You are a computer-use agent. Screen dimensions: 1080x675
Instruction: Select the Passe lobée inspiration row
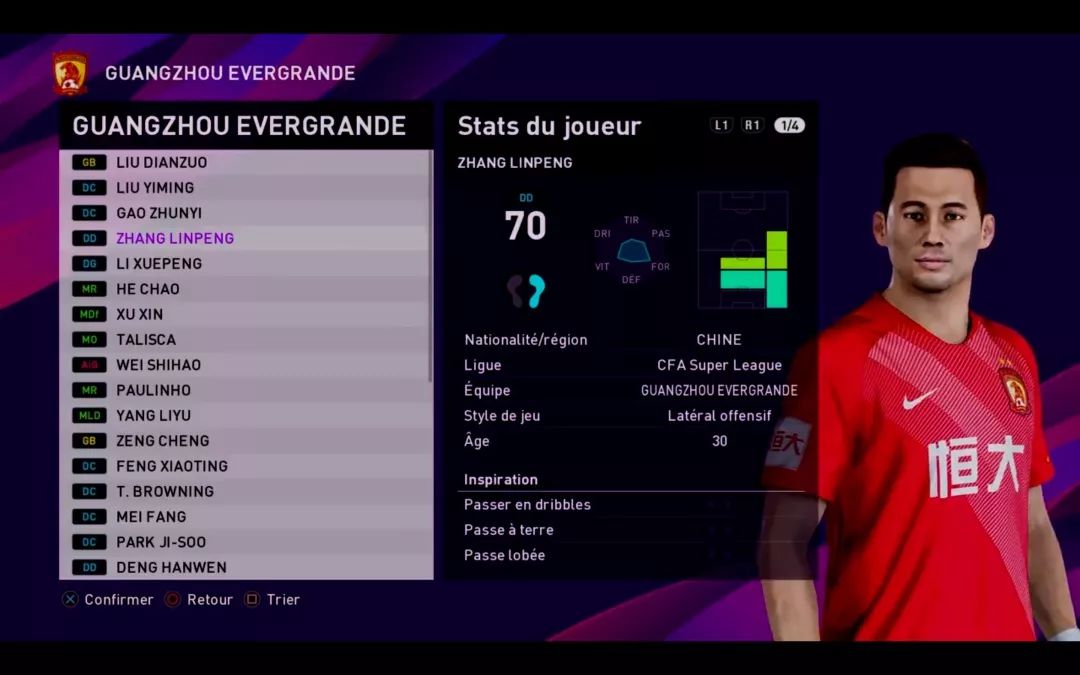(x=630, y=555)
